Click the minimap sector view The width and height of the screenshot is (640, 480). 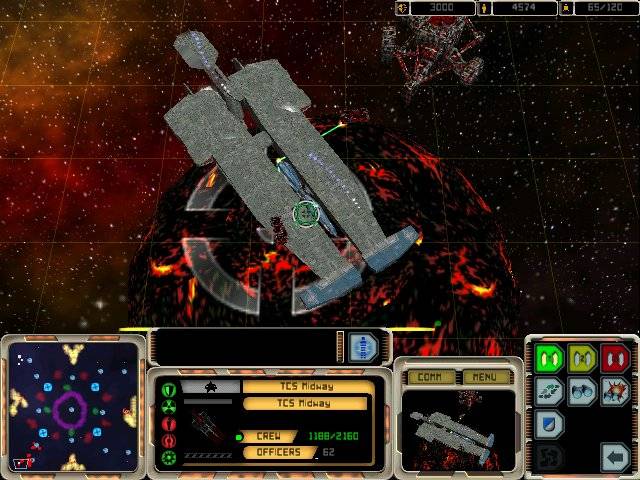click(72, 406)
